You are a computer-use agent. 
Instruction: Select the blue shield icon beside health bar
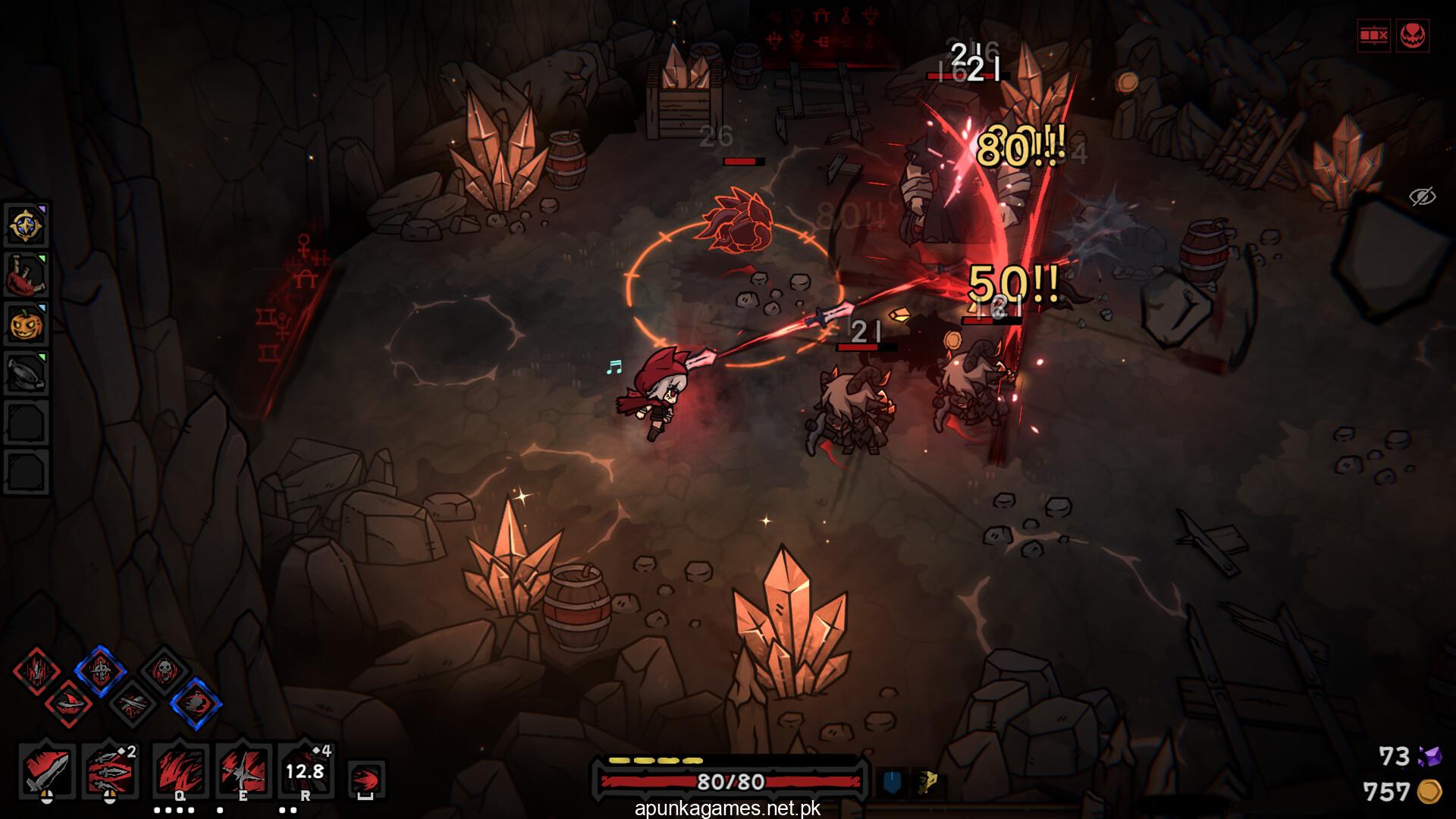point(893,783)
